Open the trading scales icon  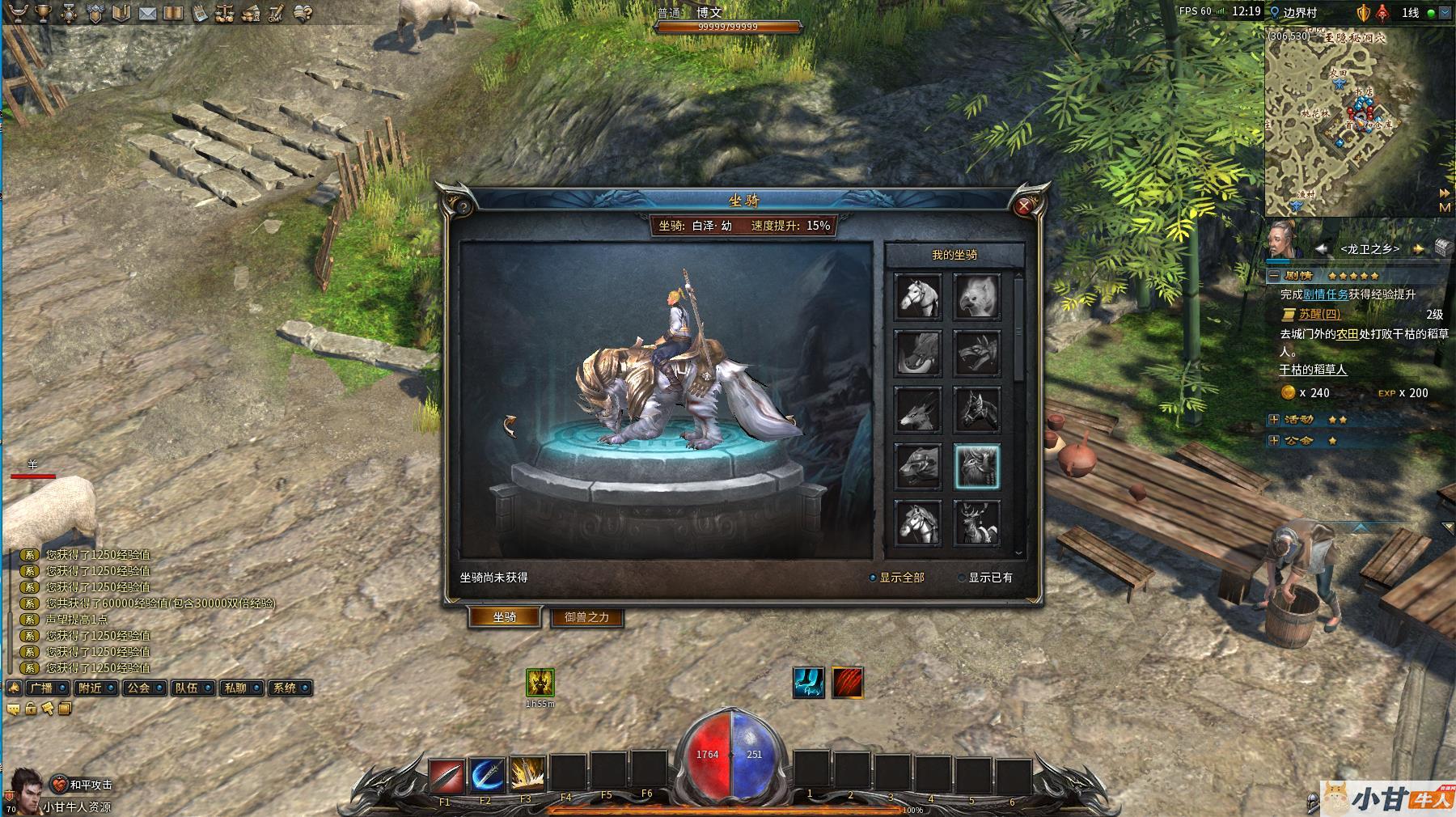pyautogui.click(x=225, y=13)
